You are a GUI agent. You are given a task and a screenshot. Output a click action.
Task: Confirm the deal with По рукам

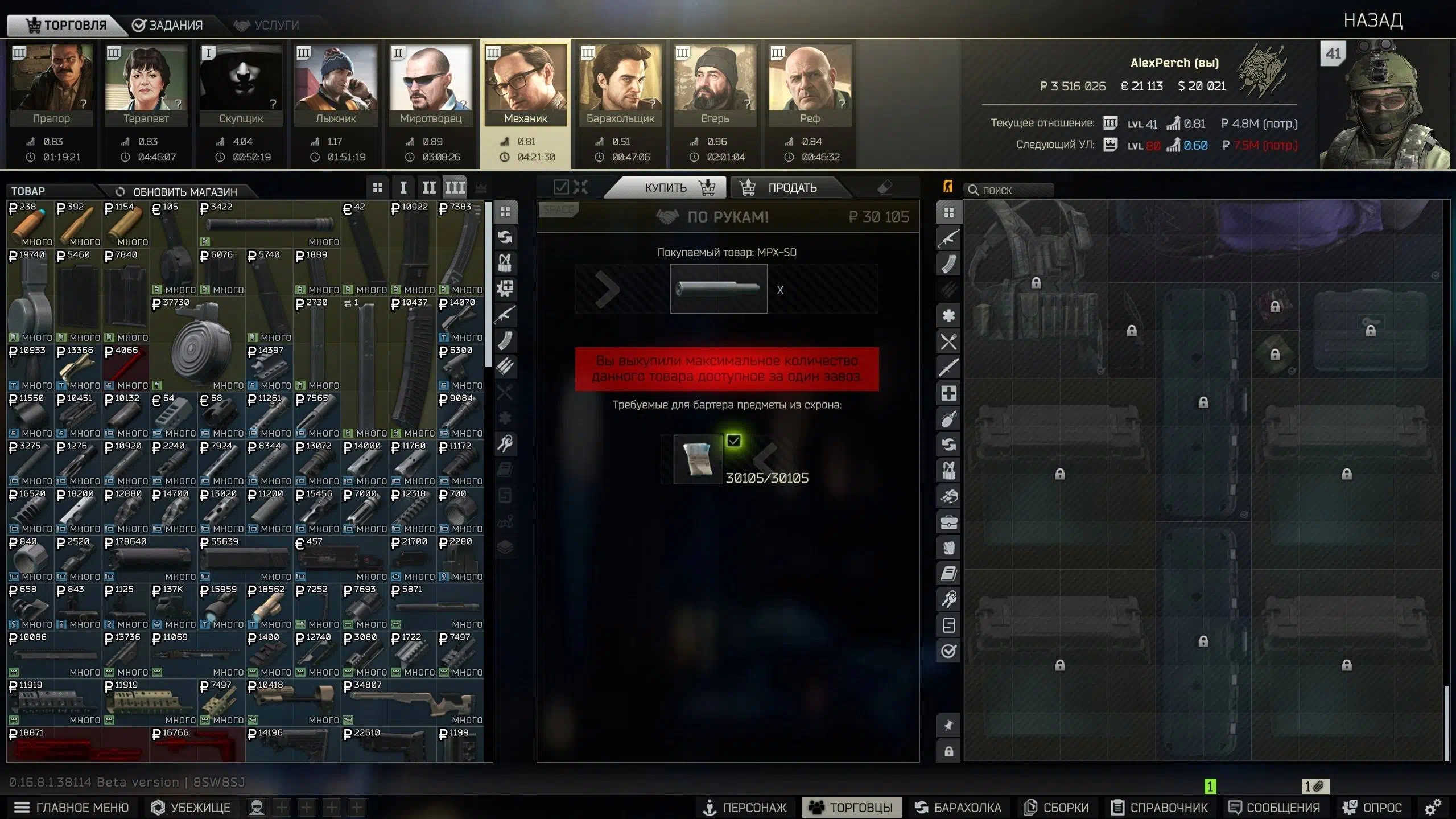pyautogui.click(x=728, y=217)
